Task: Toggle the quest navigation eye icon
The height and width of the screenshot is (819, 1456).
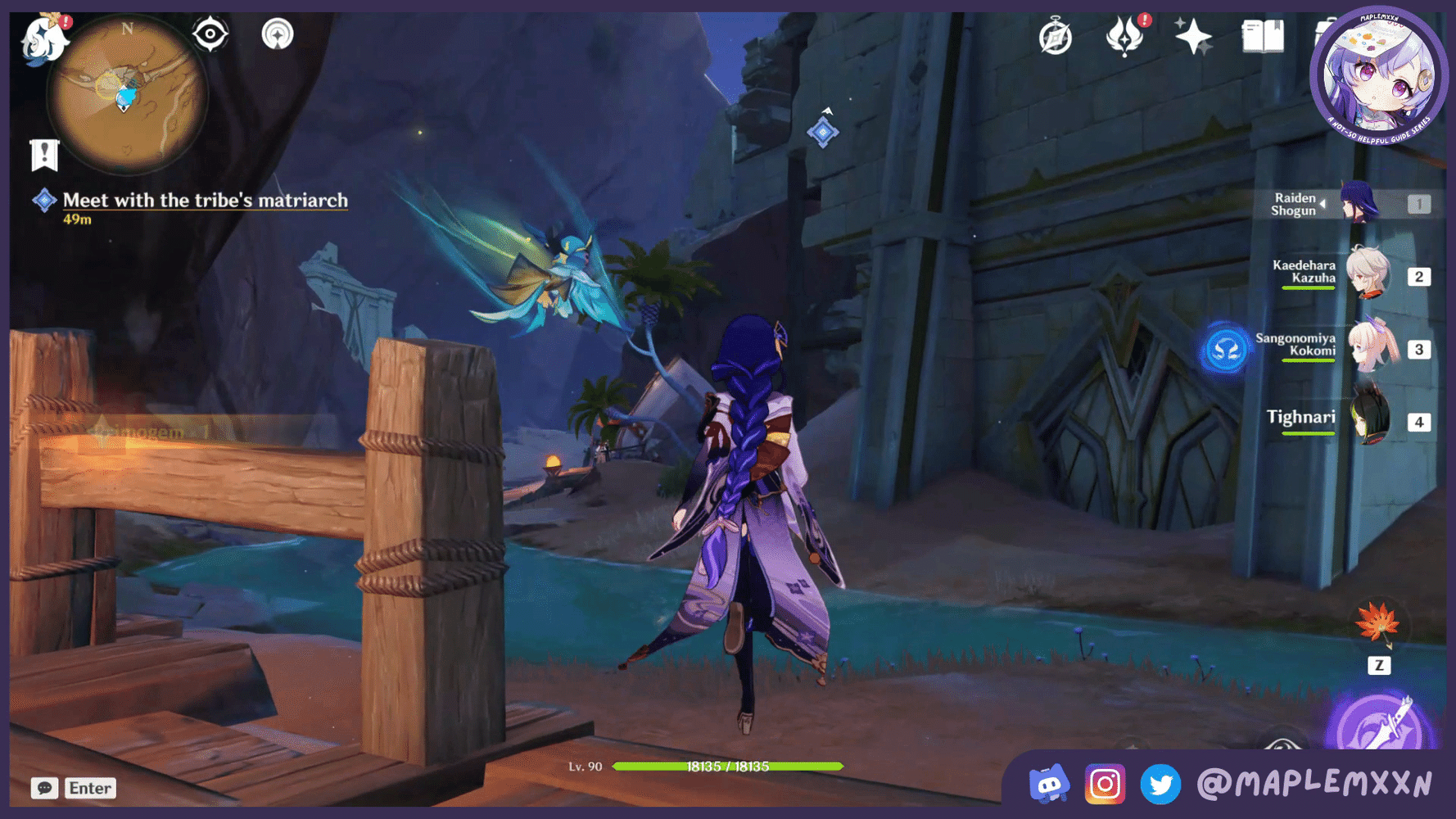Action: point(210,33)
